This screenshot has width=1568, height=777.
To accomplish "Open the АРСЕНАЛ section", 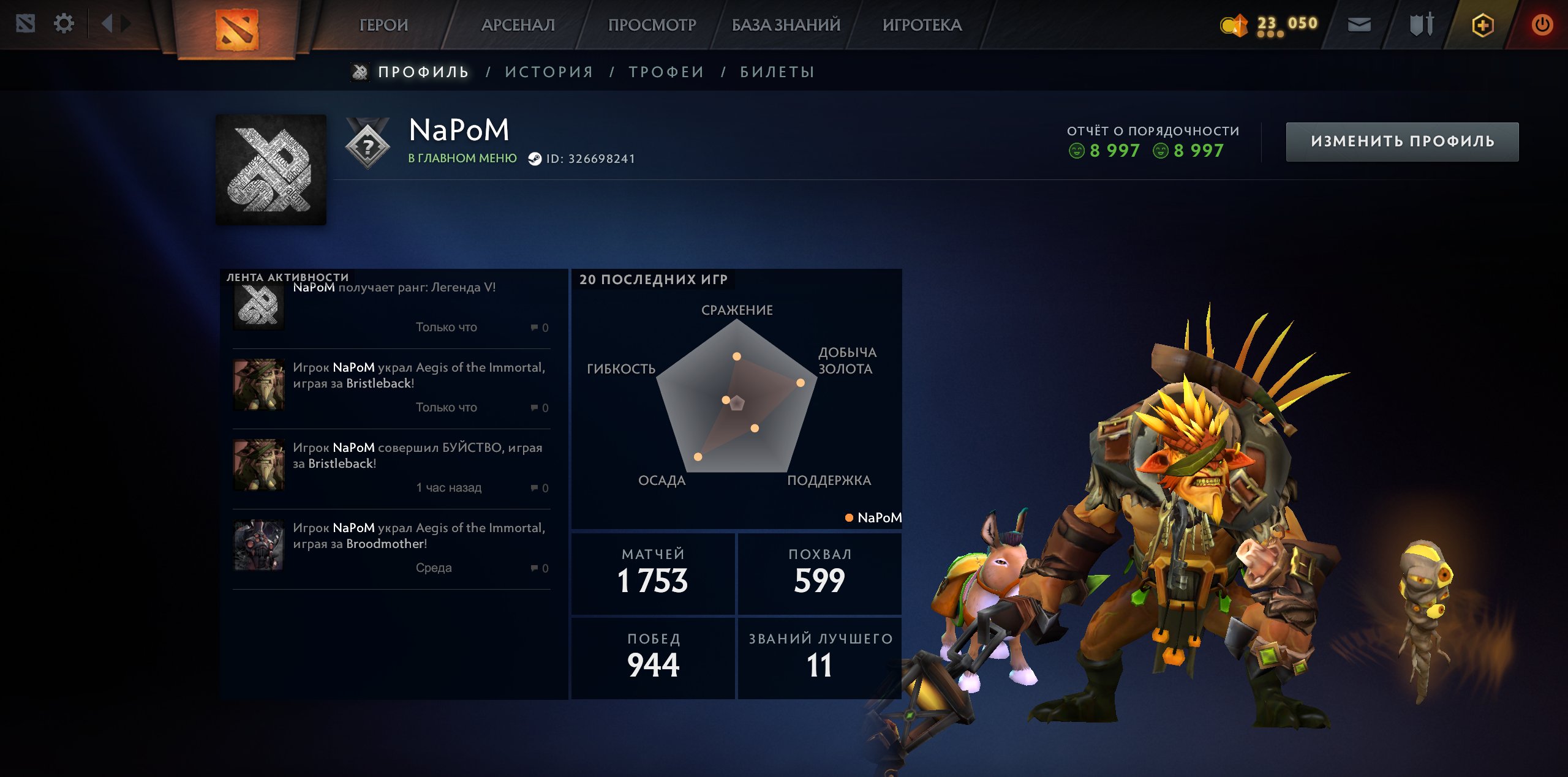I will (518, 24).
